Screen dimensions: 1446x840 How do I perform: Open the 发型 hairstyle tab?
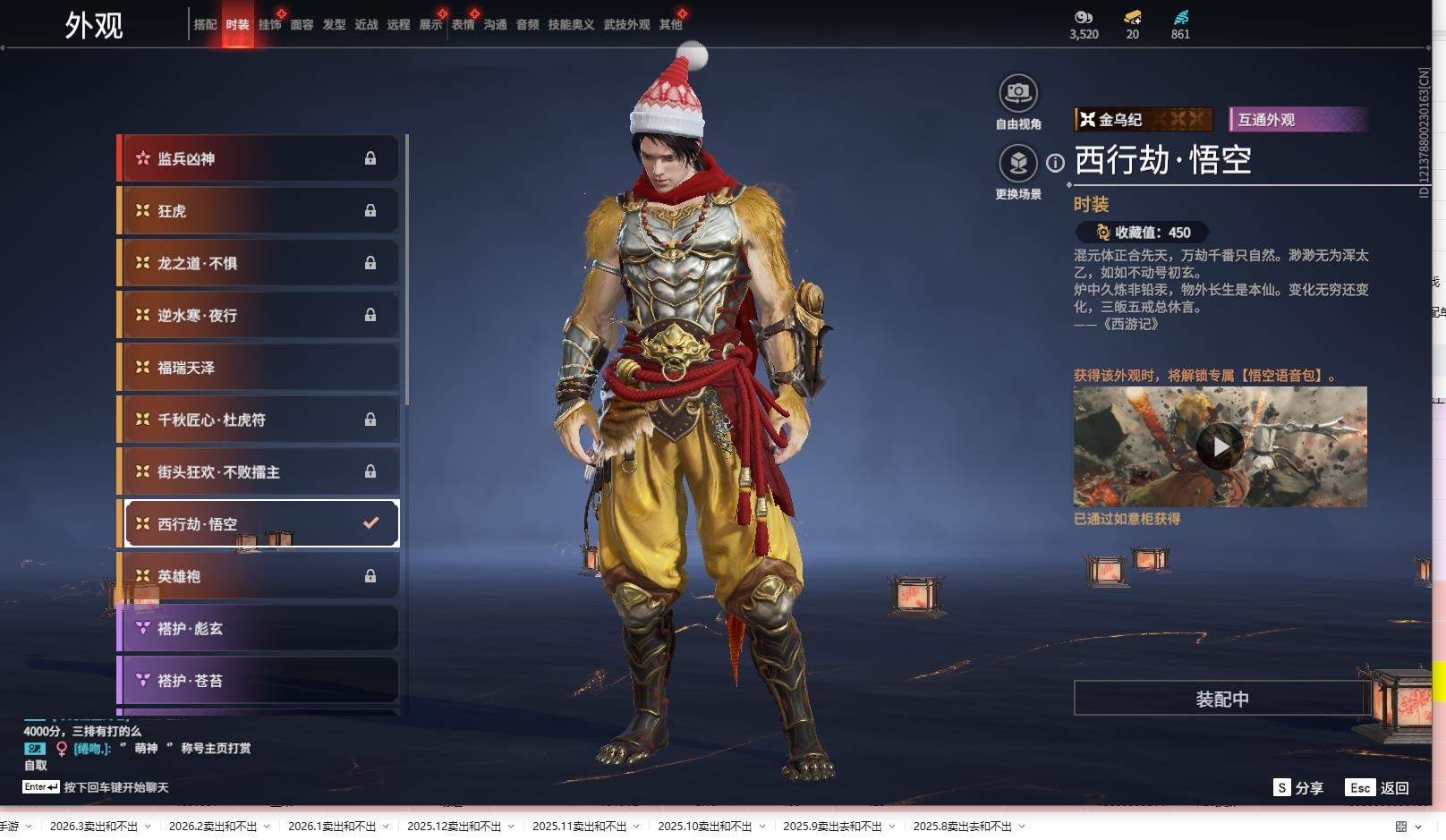coord(334,25)
